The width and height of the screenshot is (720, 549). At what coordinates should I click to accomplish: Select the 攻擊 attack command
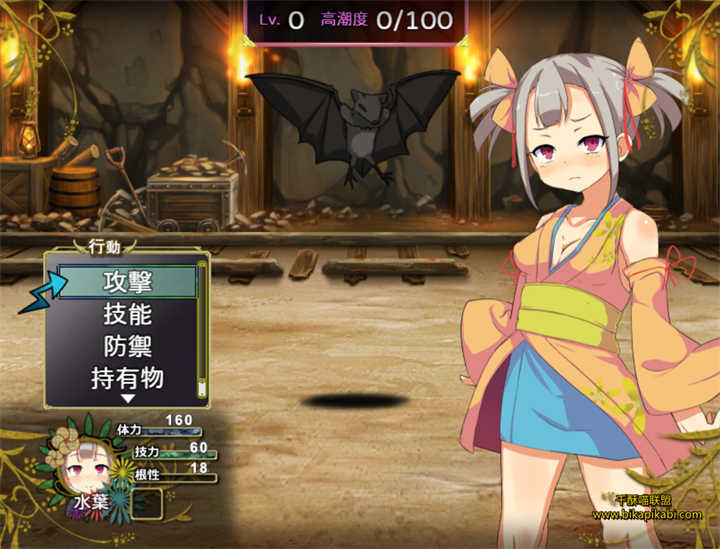[127, 282]
